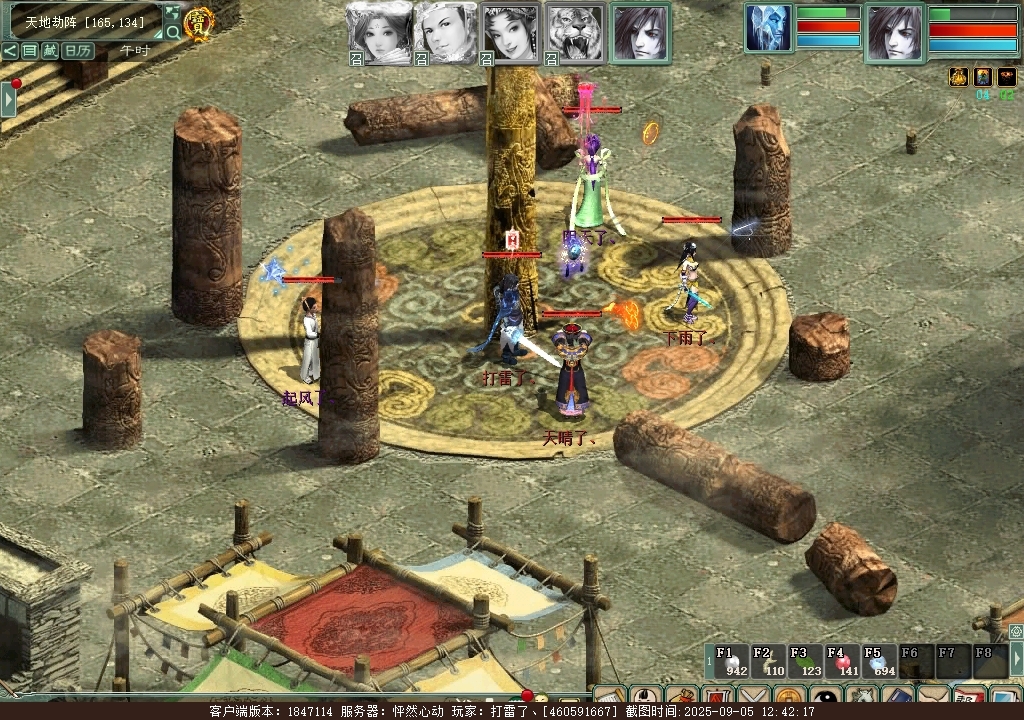
Task: Use the F3 green leaf item
Action: tap(805, 662)
